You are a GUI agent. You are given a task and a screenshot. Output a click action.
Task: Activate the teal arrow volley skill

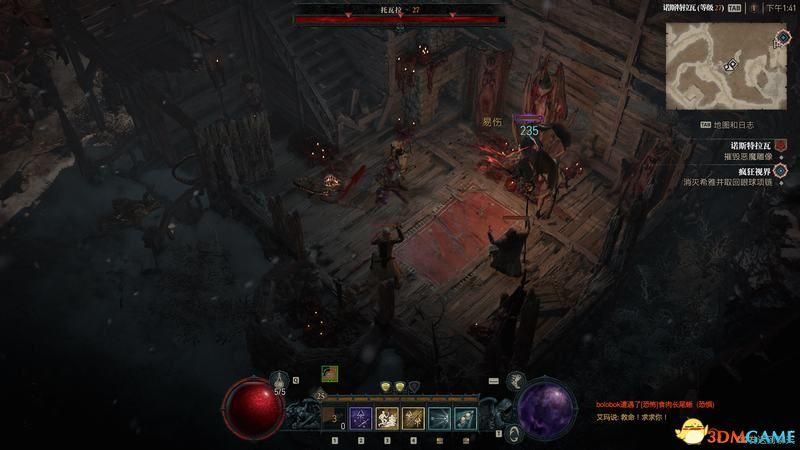(438, 418)
